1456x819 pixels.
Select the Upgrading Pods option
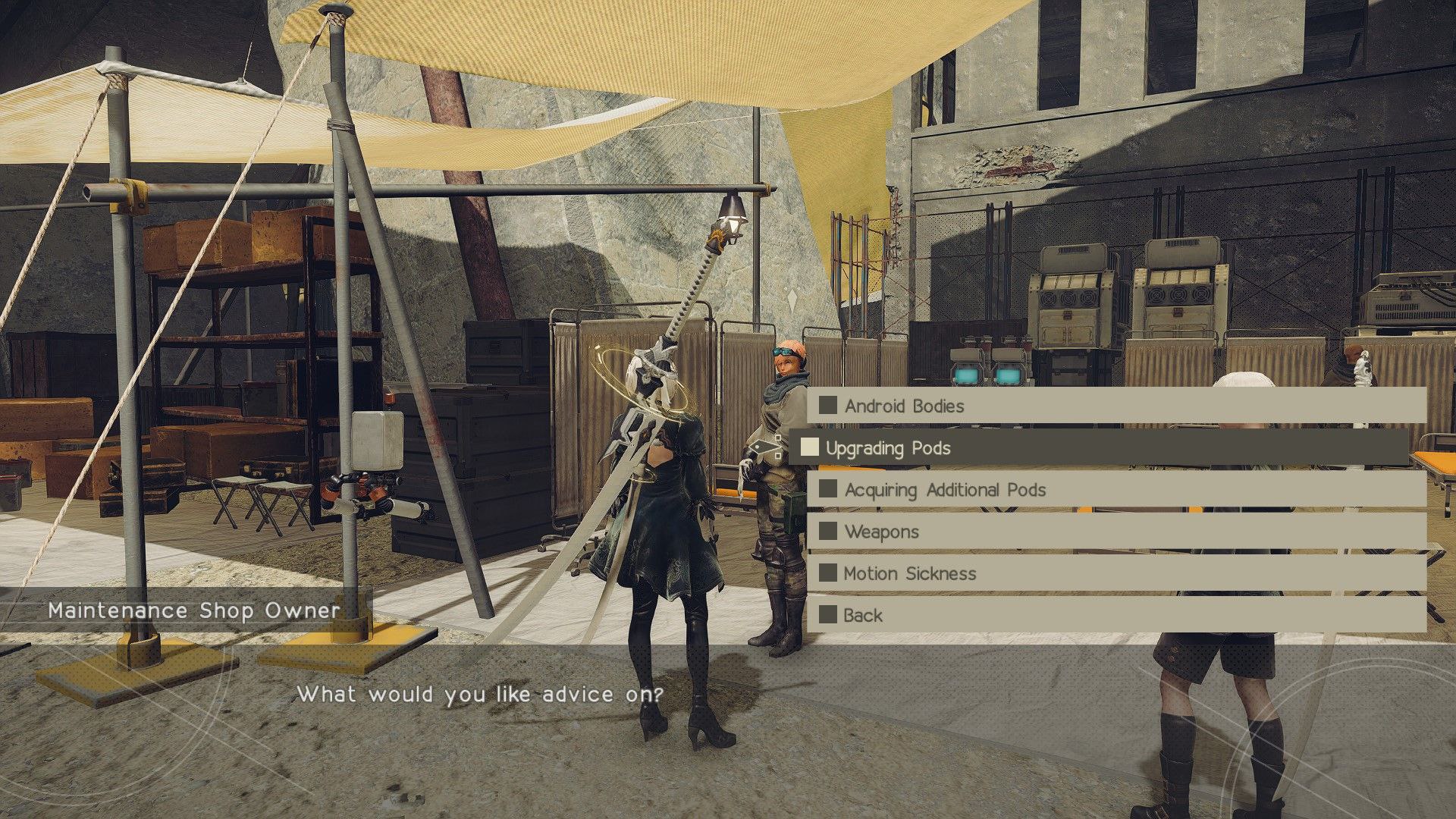[887, 448]
